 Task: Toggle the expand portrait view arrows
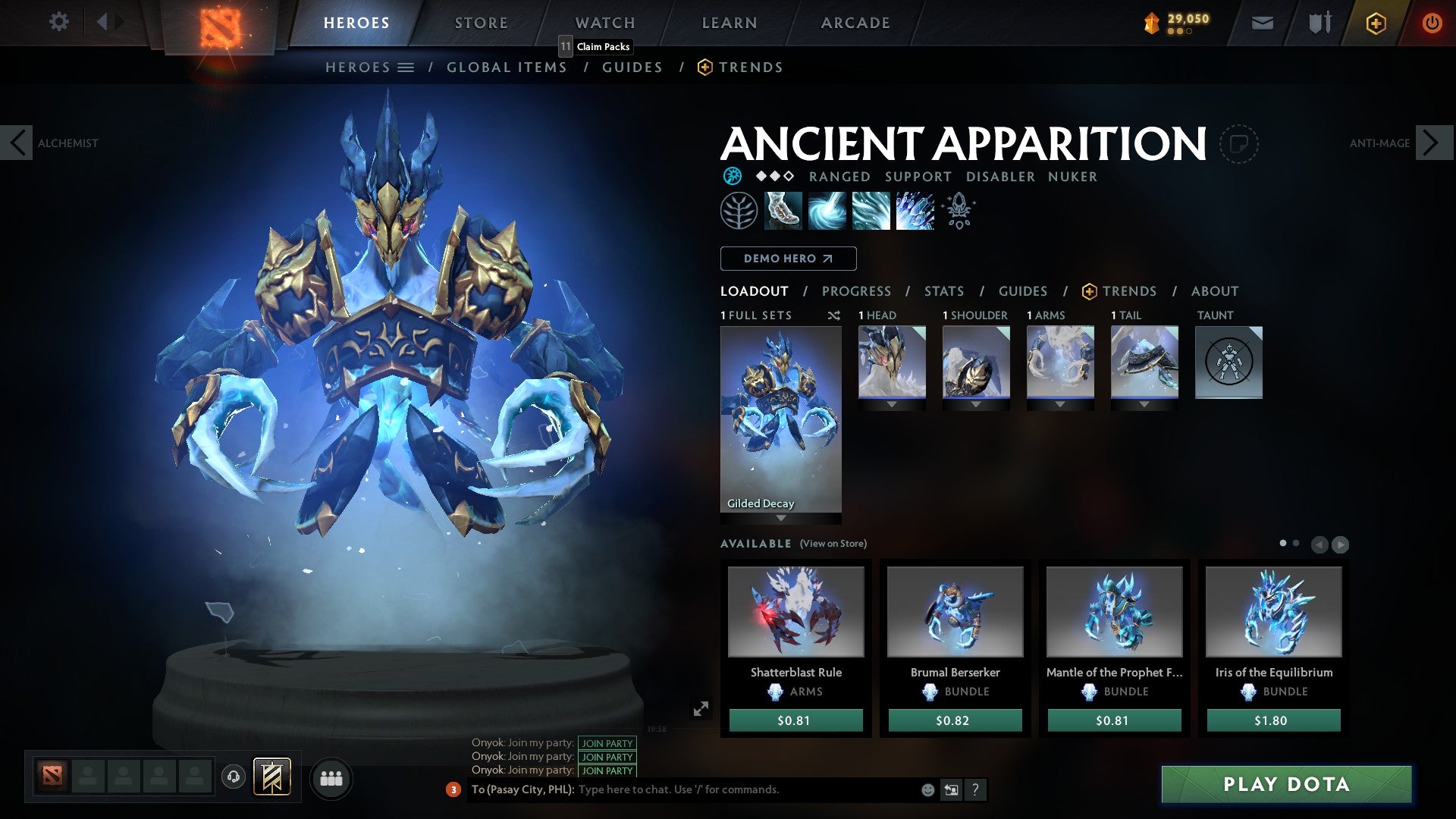pyautogui.click(x=702, y=708)
